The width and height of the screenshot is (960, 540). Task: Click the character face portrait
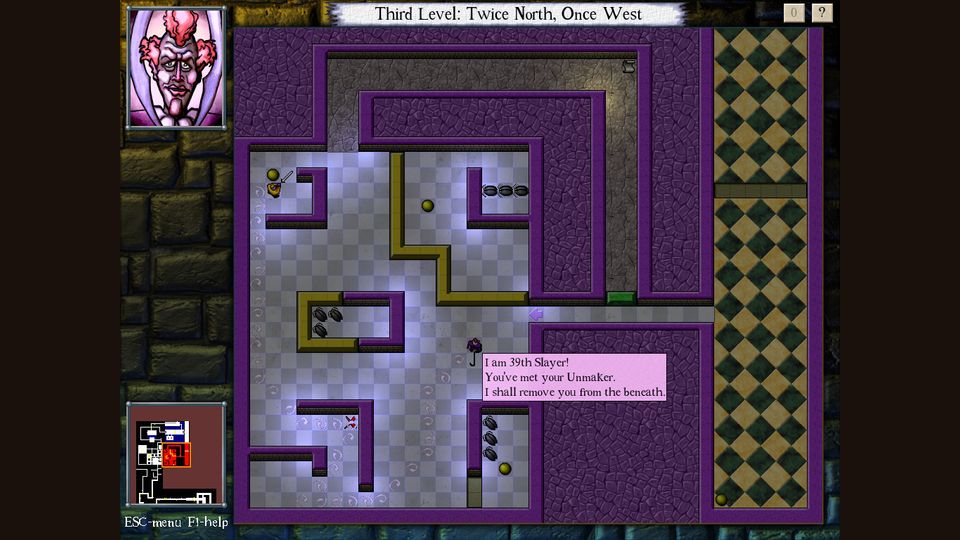pyautogui.click(x=176, y=68)
